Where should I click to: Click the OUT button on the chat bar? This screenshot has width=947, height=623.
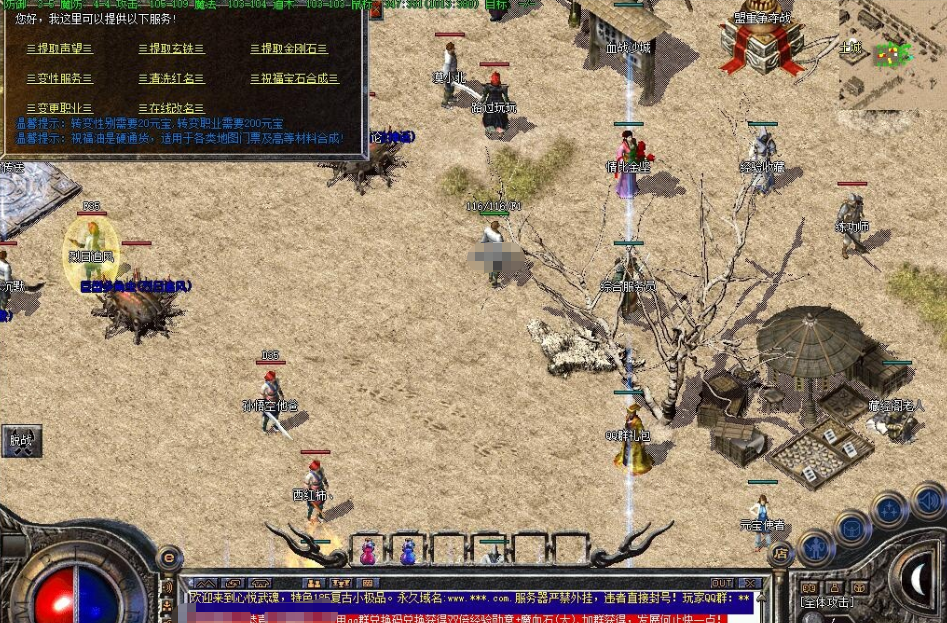721,582
